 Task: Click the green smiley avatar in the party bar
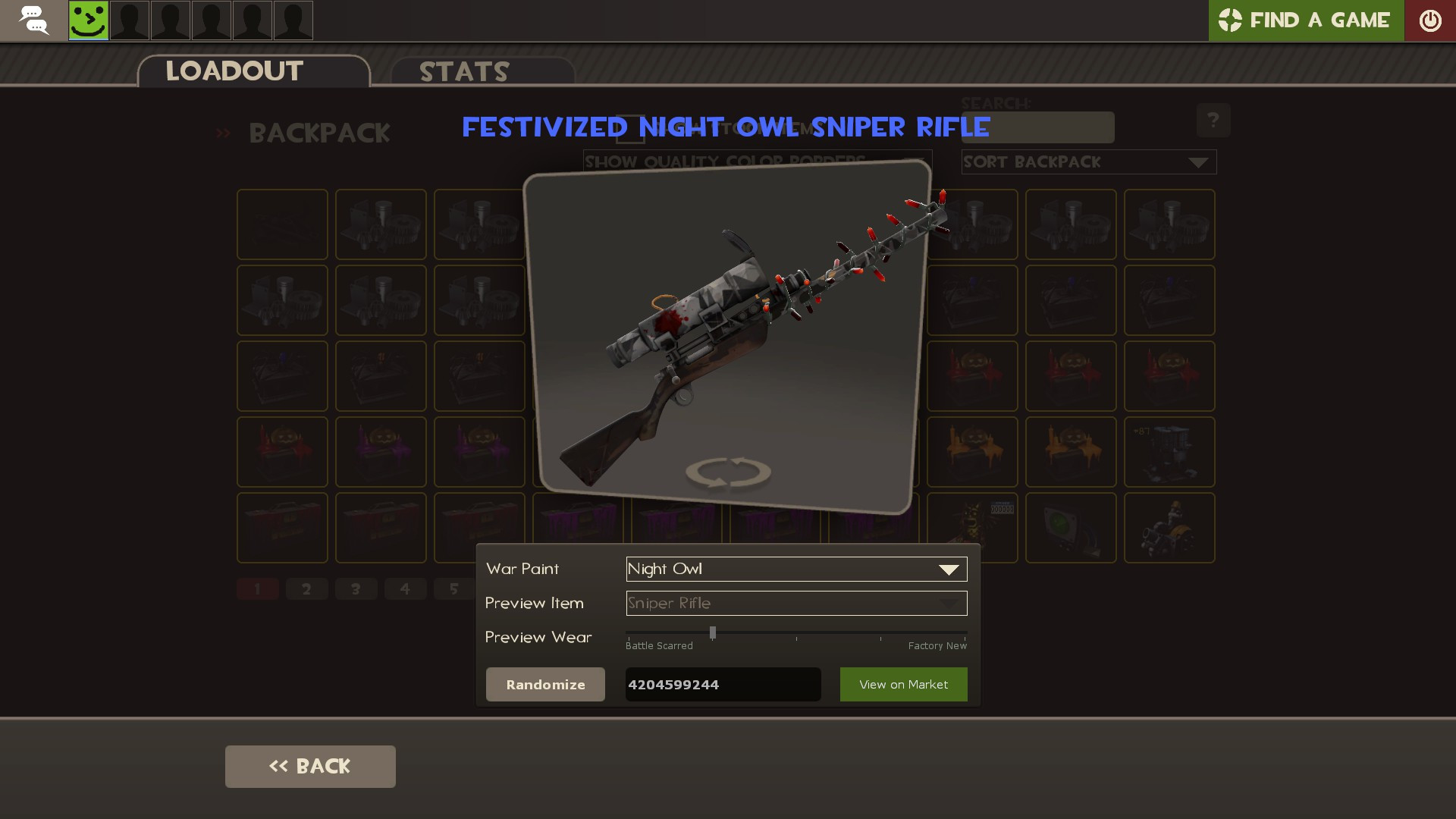pyautogui.click(x=89, y=20)
